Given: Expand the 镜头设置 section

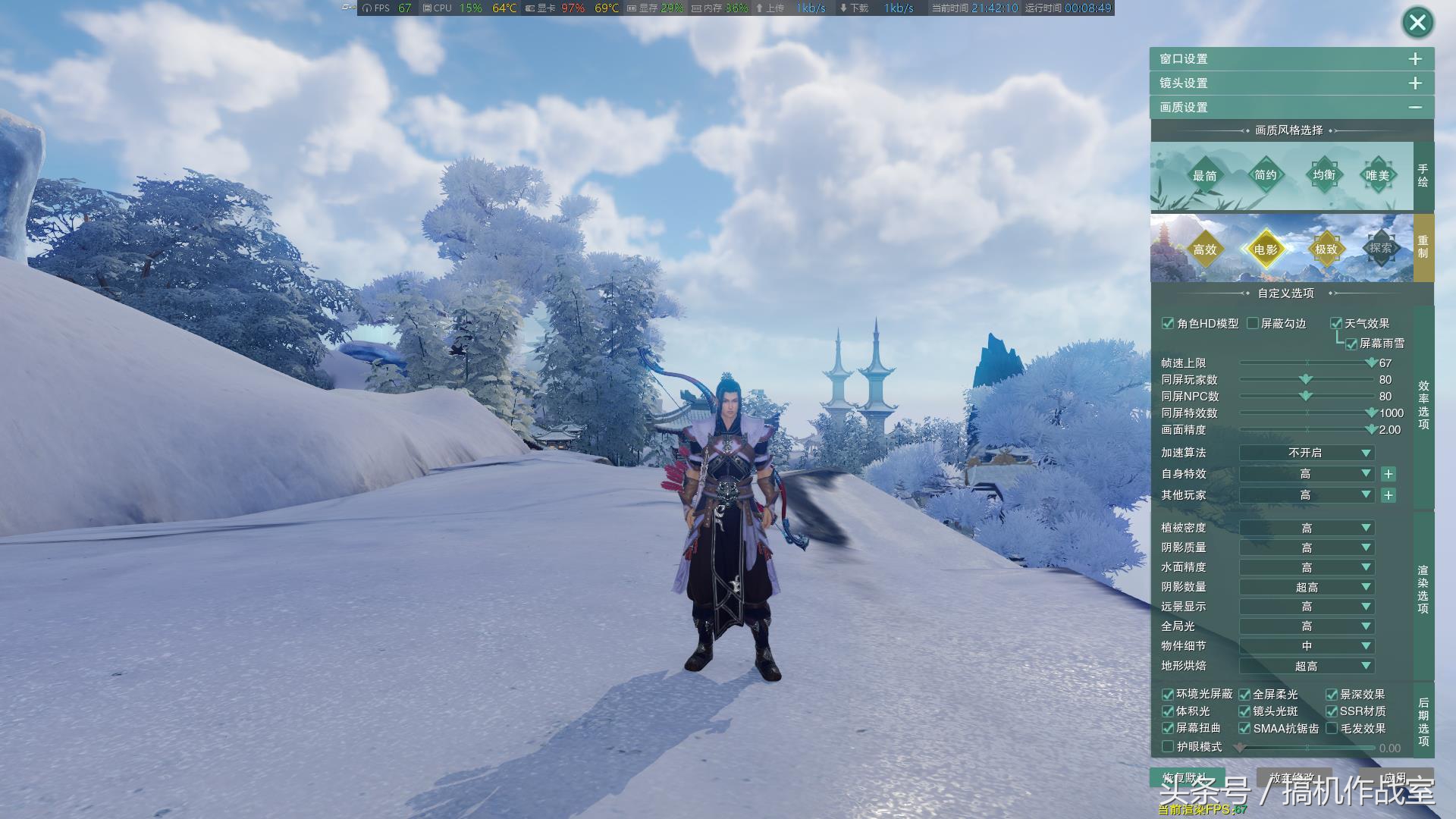Looking at the screenshot, I should coord(1415,83).
